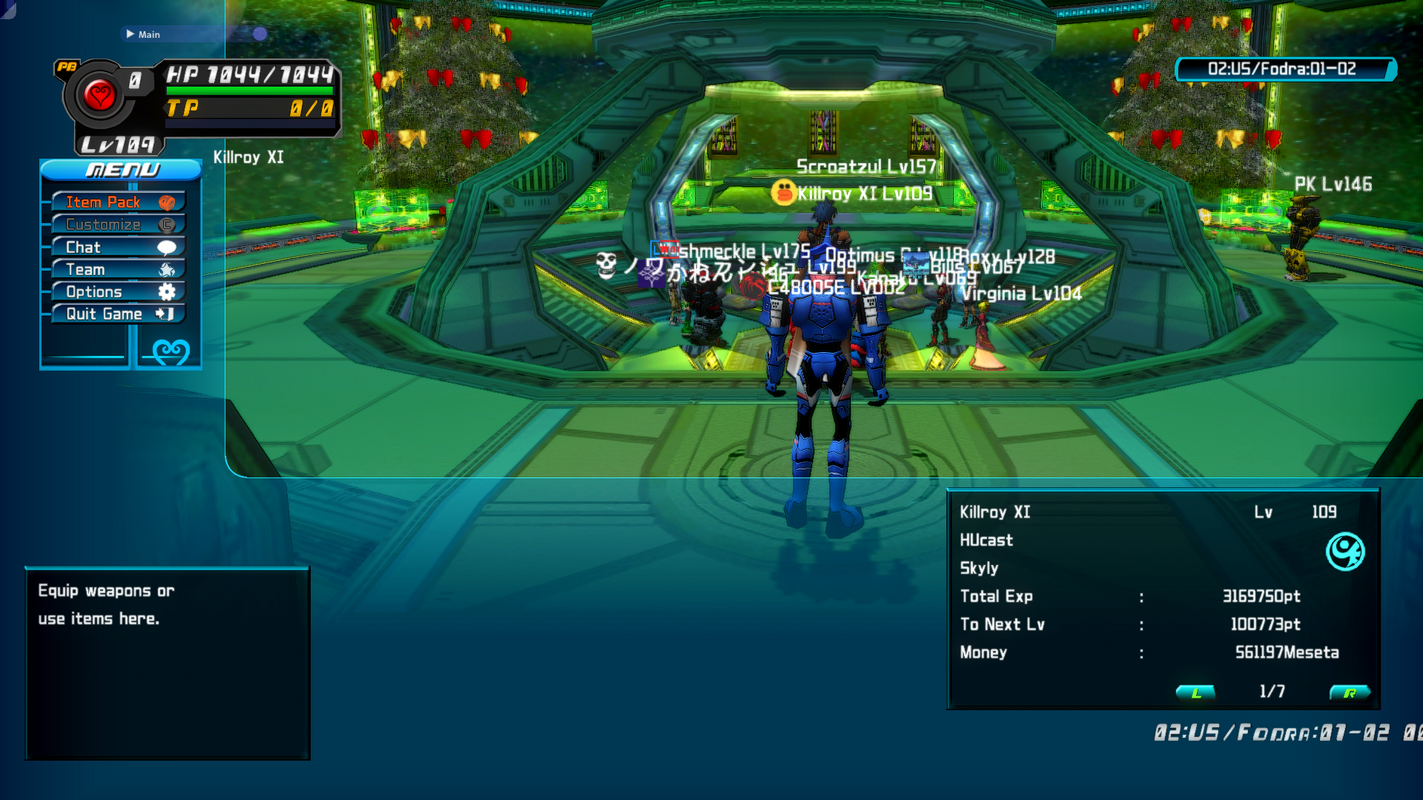
Task: Click the green R page button
Action: pyautogui.click(x=1349, y=692)
